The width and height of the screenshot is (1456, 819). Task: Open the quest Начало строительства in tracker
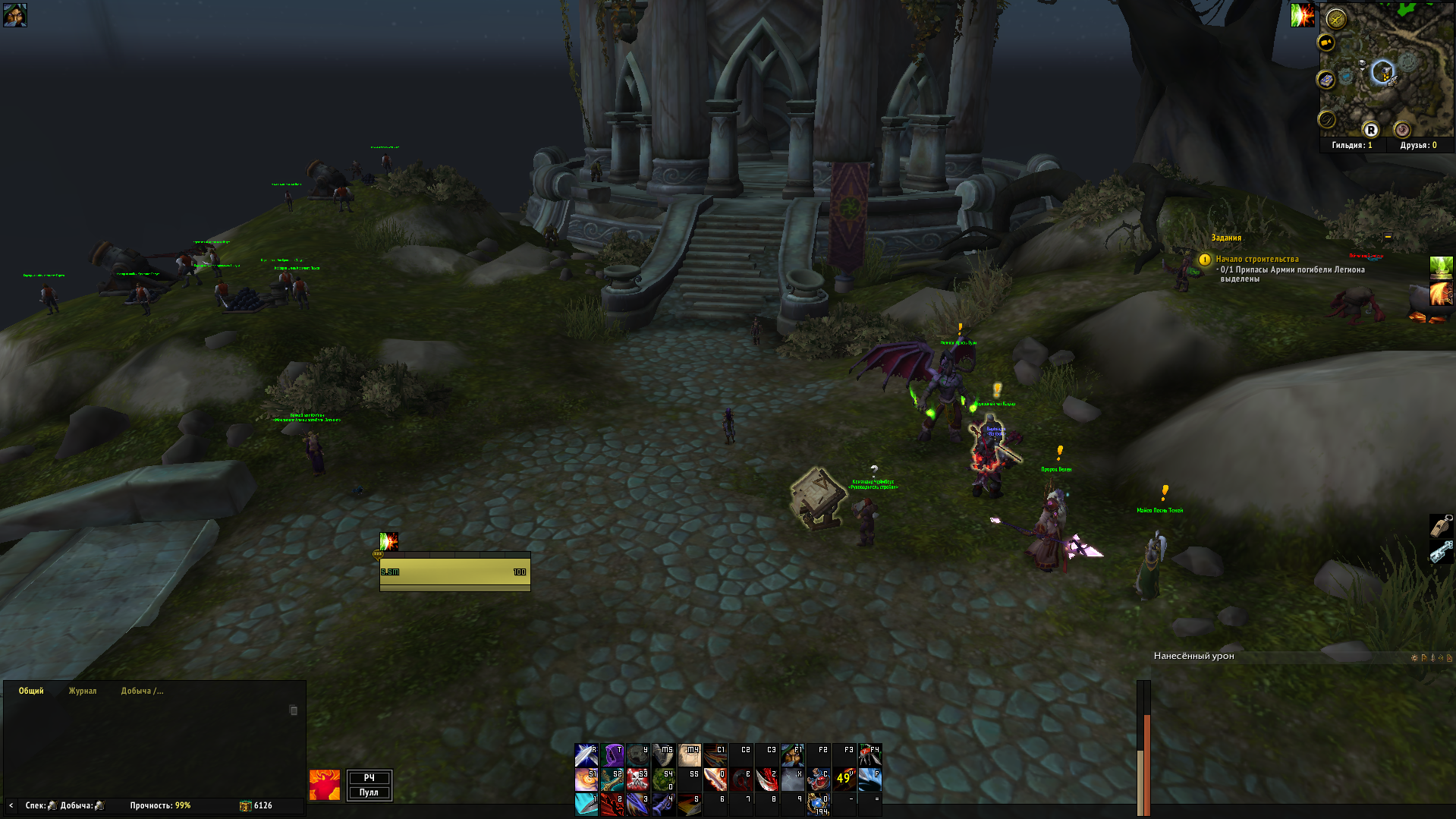click(x=1256, y=259)
